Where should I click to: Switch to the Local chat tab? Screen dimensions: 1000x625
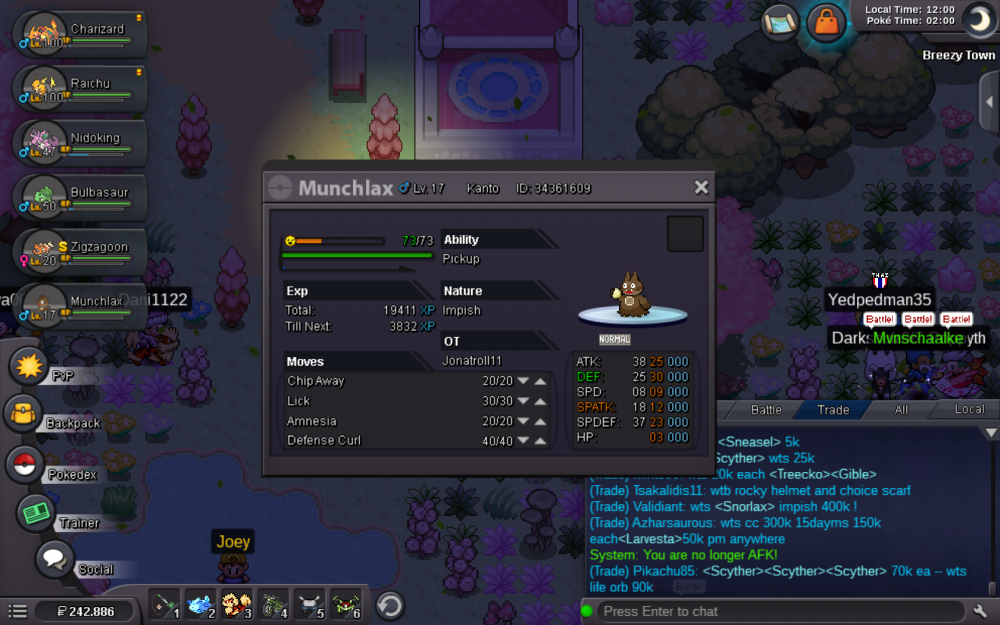[x=969, y=410]
